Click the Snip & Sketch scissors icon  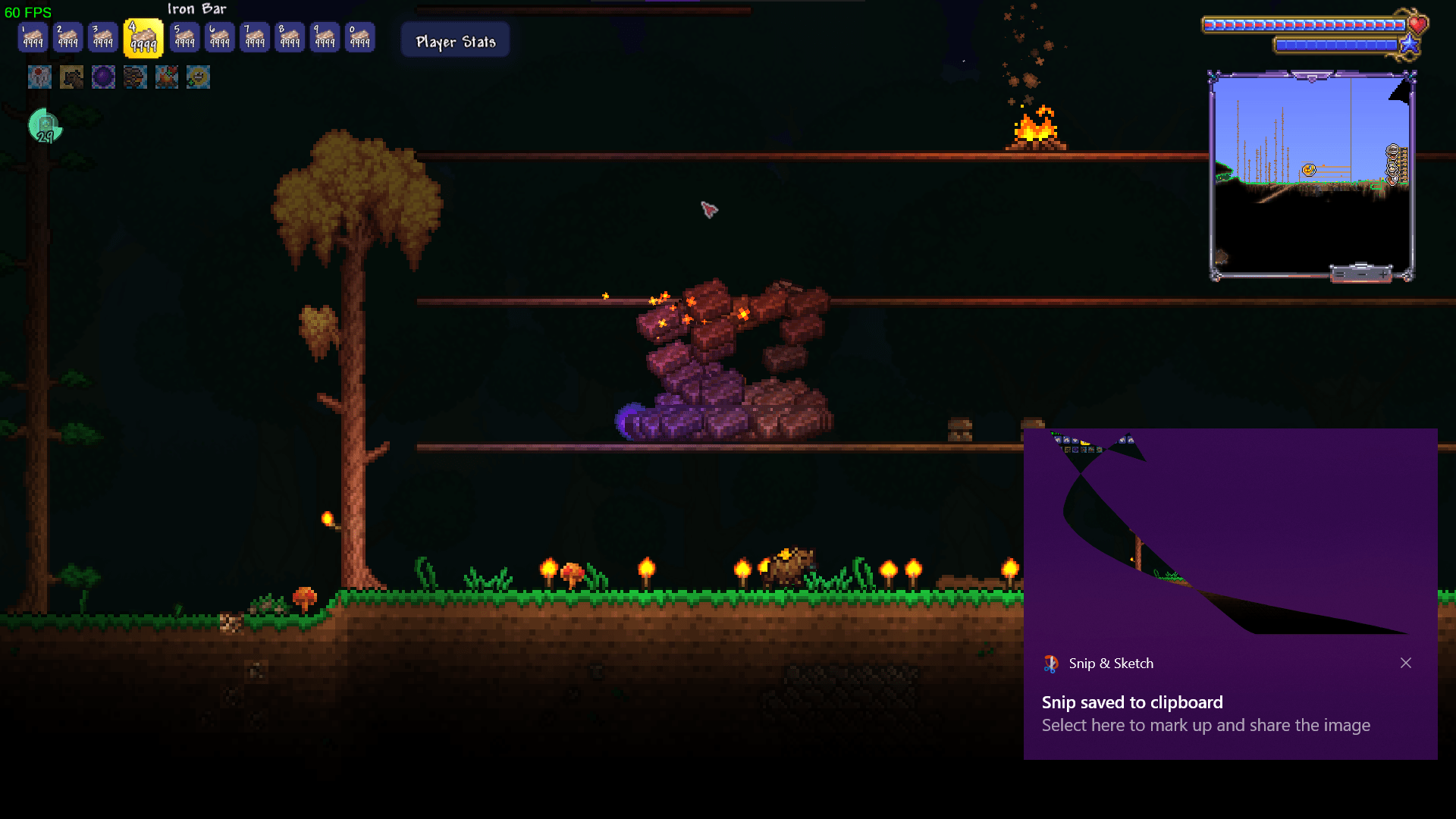(1050, 663)
